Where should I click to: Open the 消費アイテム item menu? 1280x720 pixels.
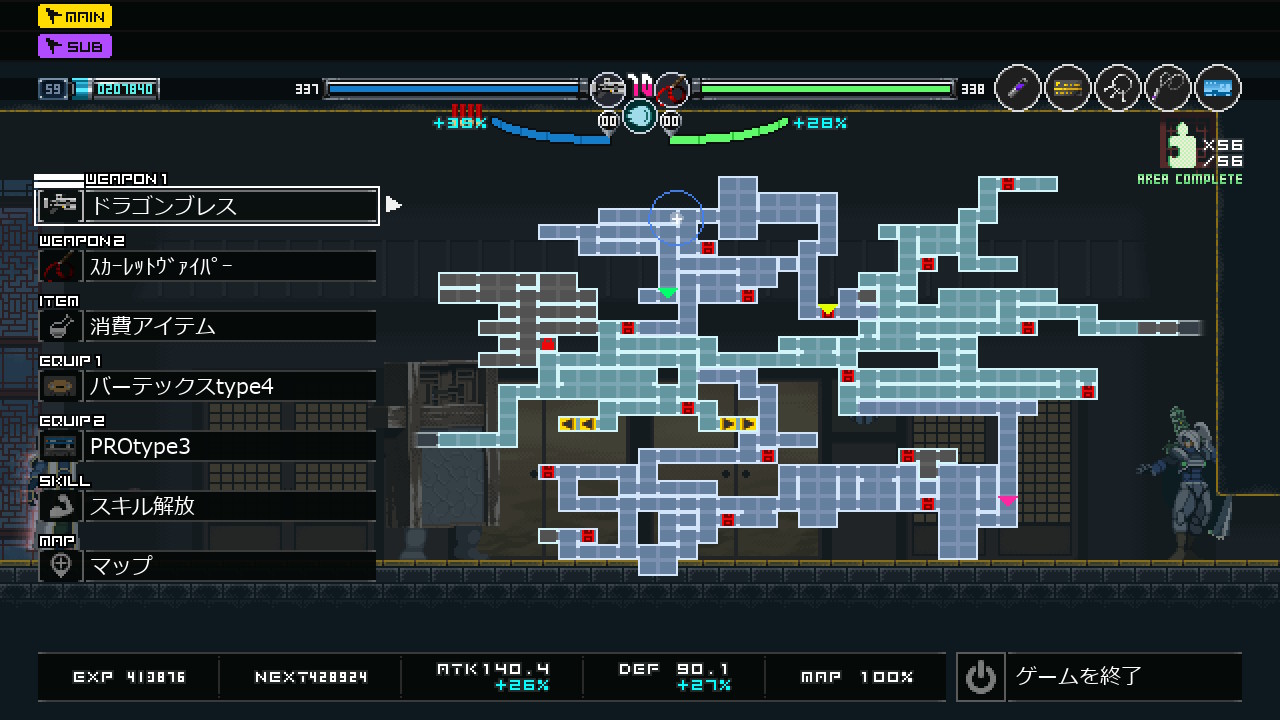[x=207, y=326]
